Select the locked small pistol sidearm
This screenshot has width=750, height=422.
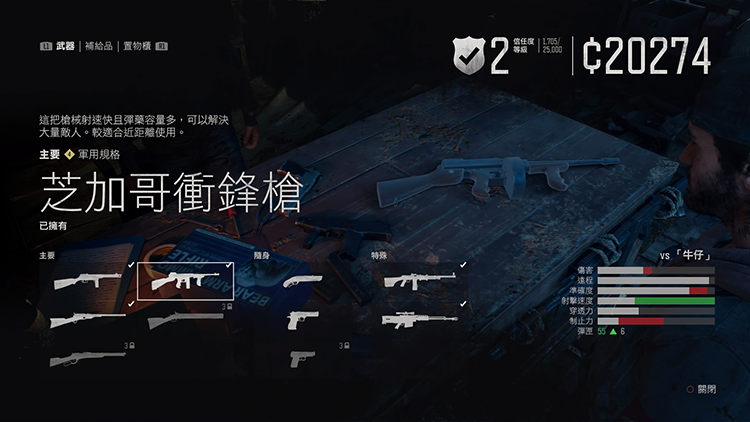pyautogui.click(x=303, y=358)
